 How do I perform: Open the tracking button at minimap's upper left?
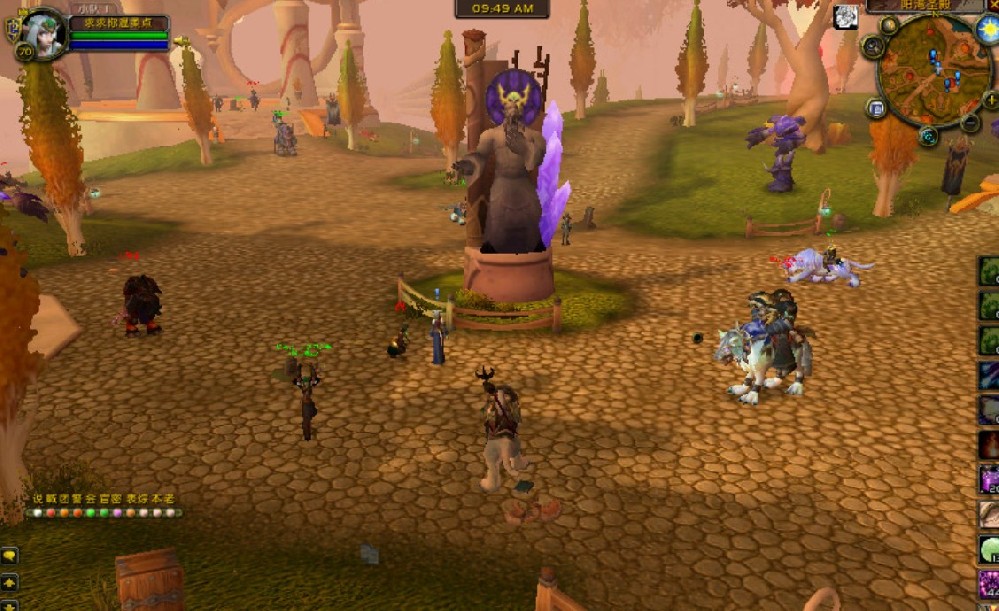click(872, 45)
